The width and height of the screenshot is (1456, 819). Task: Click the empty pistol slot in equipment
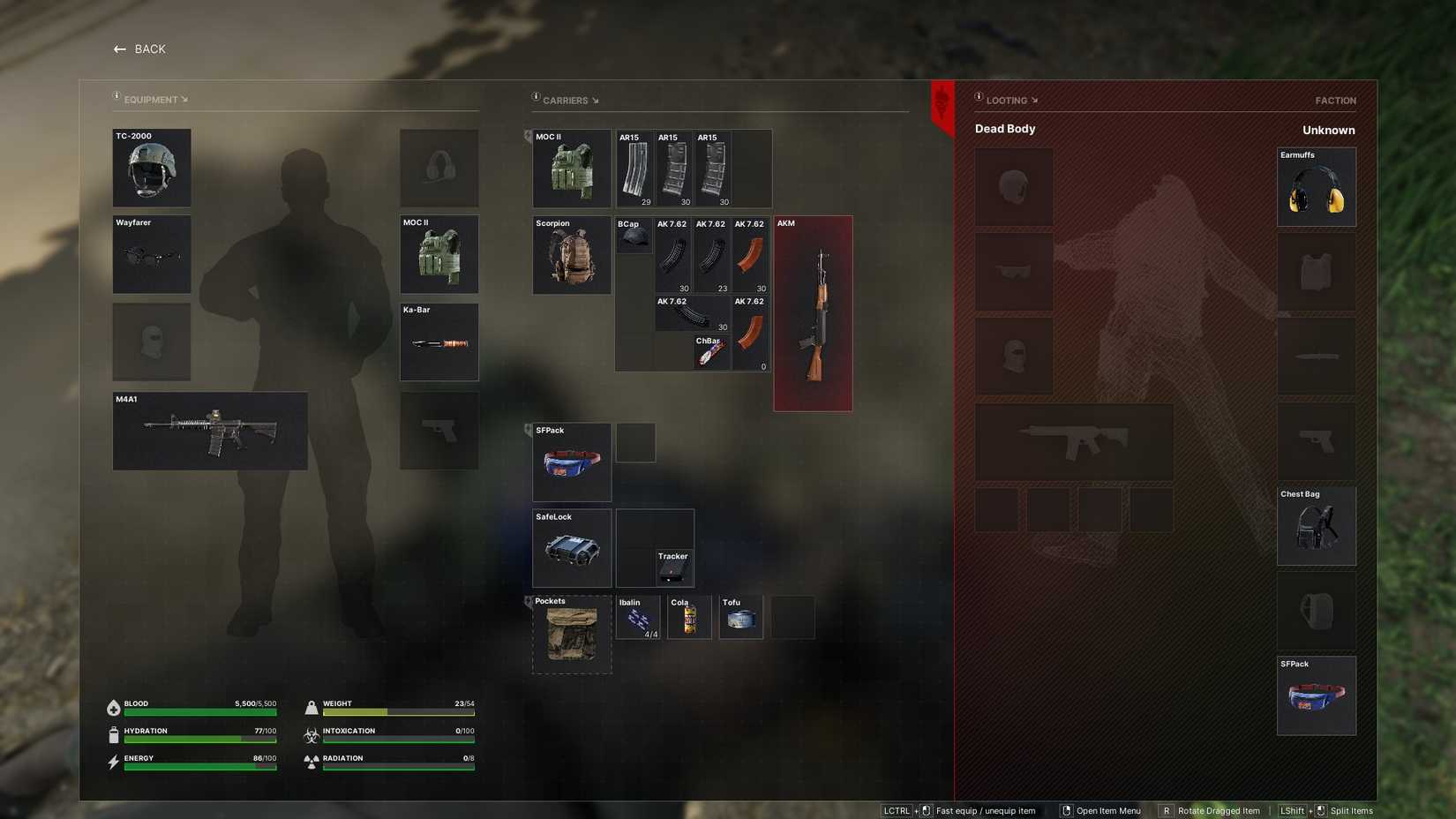tap(439, 431)
